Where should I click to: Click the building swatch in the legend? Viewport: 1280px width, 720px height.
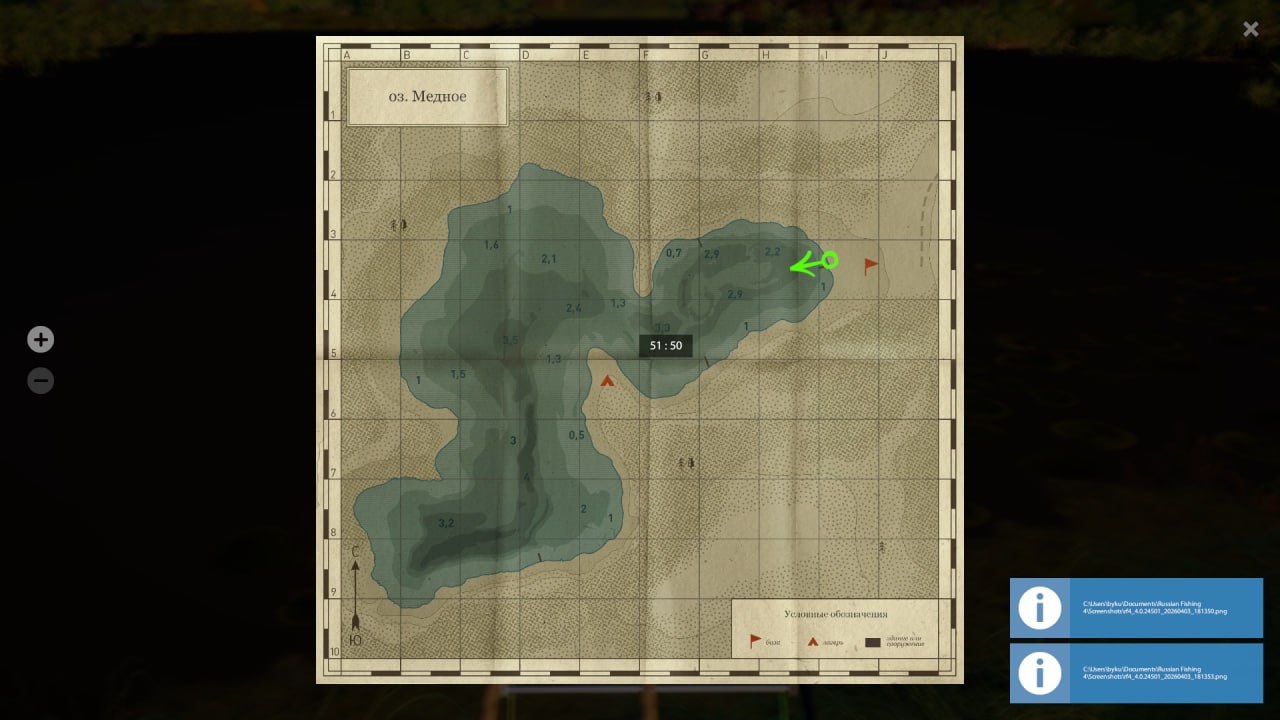tap(873, 641)
